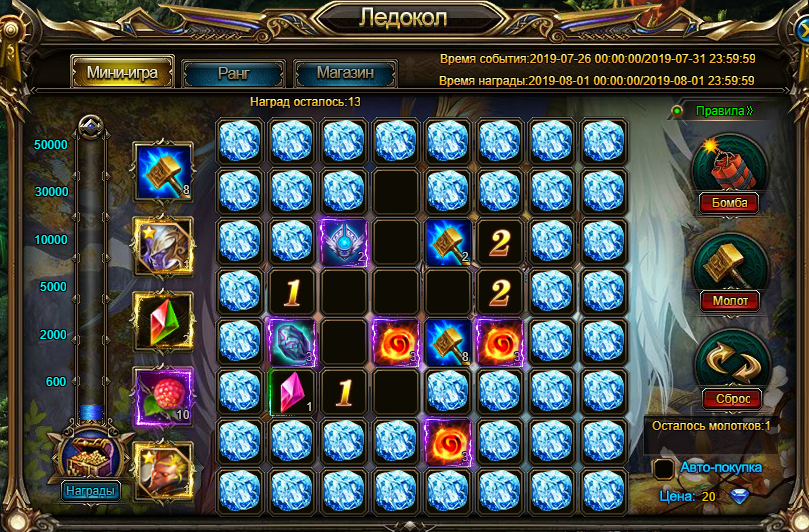Click the pink crystal tile on the board
The width and height of the screenshot is (809, 532).
pos(292,390)
